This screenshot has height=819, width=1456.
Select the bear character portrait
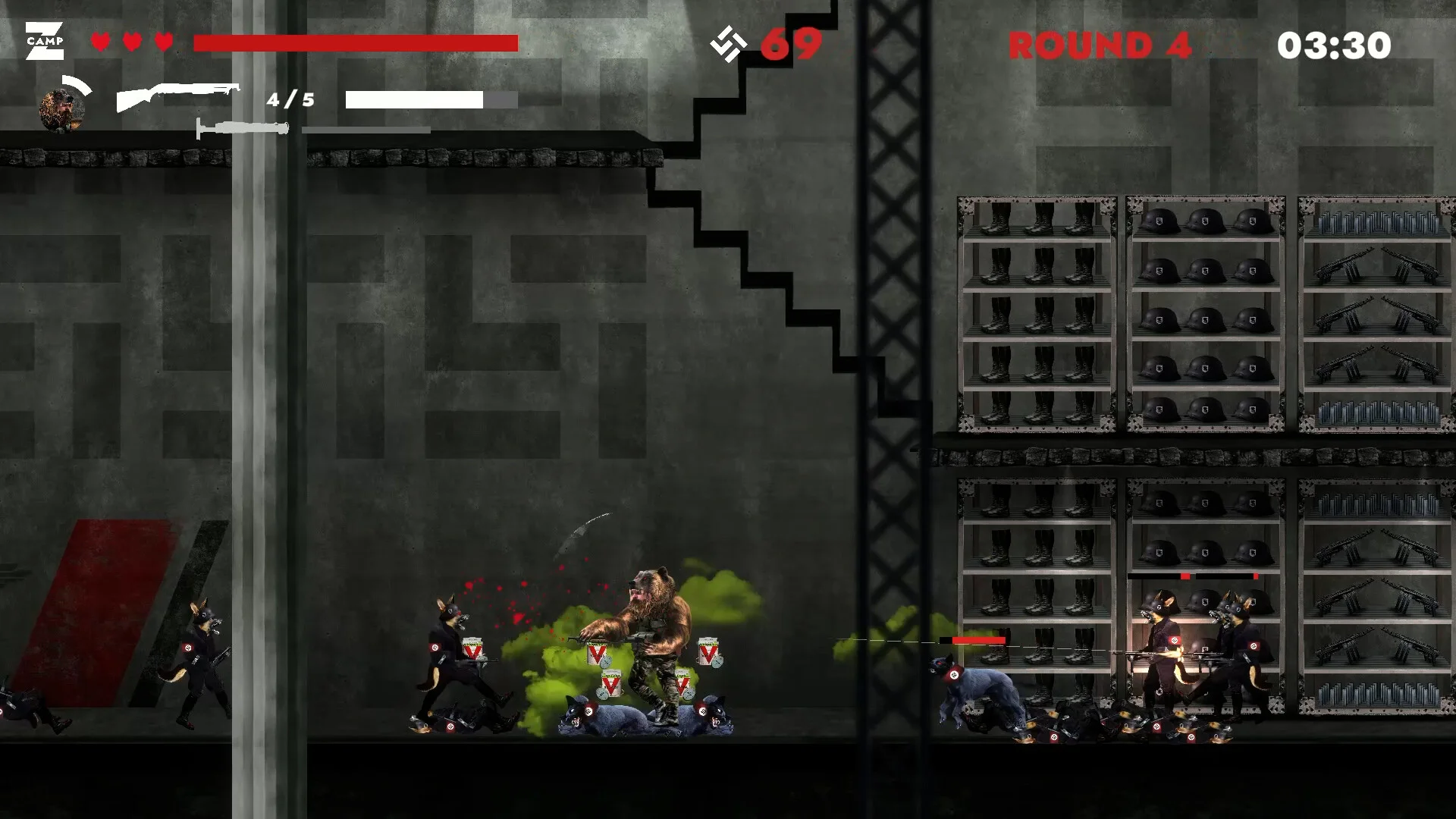62,109
